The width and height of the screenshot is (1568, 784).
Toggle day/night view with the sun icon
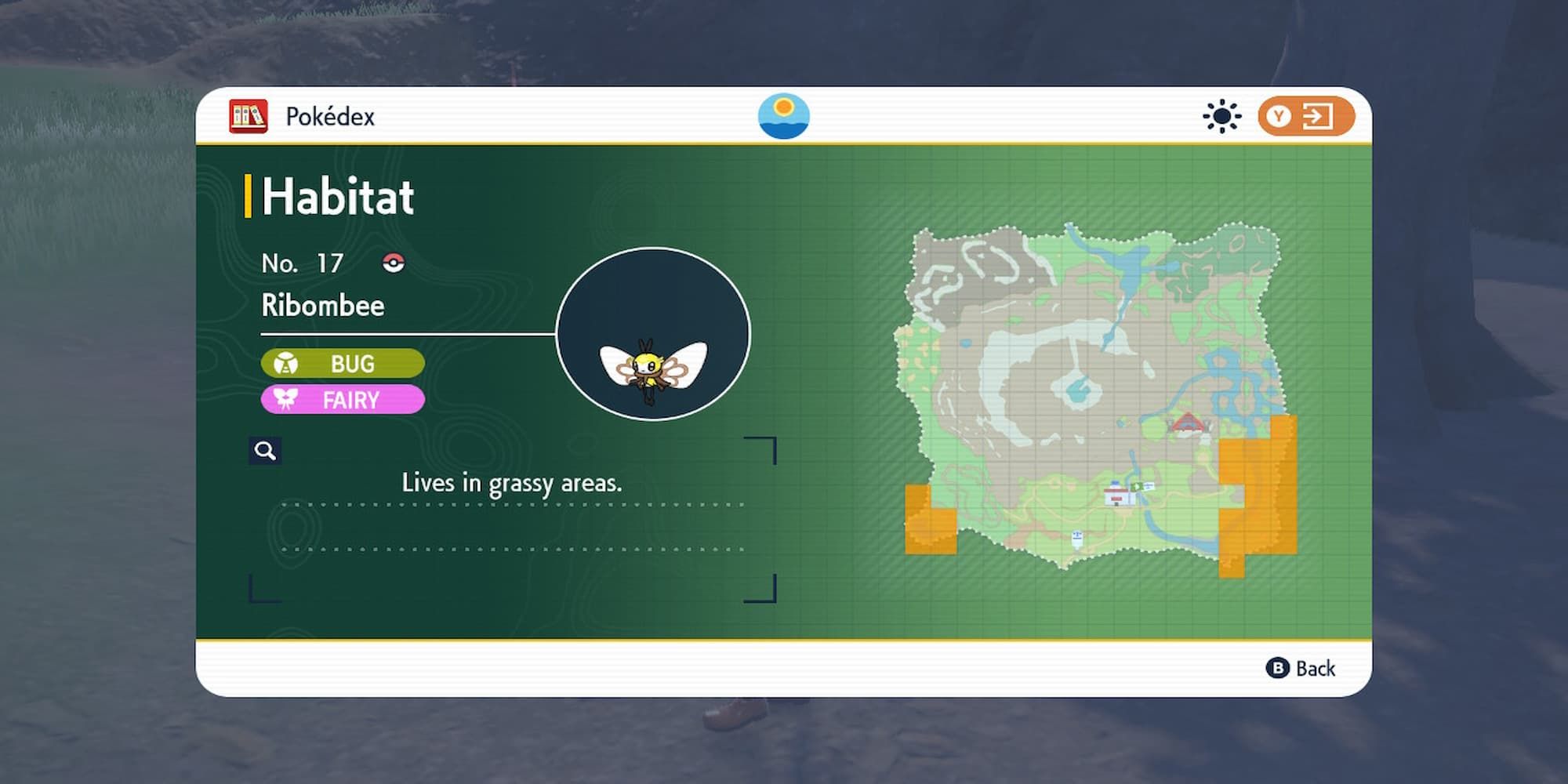[1221, 115]
